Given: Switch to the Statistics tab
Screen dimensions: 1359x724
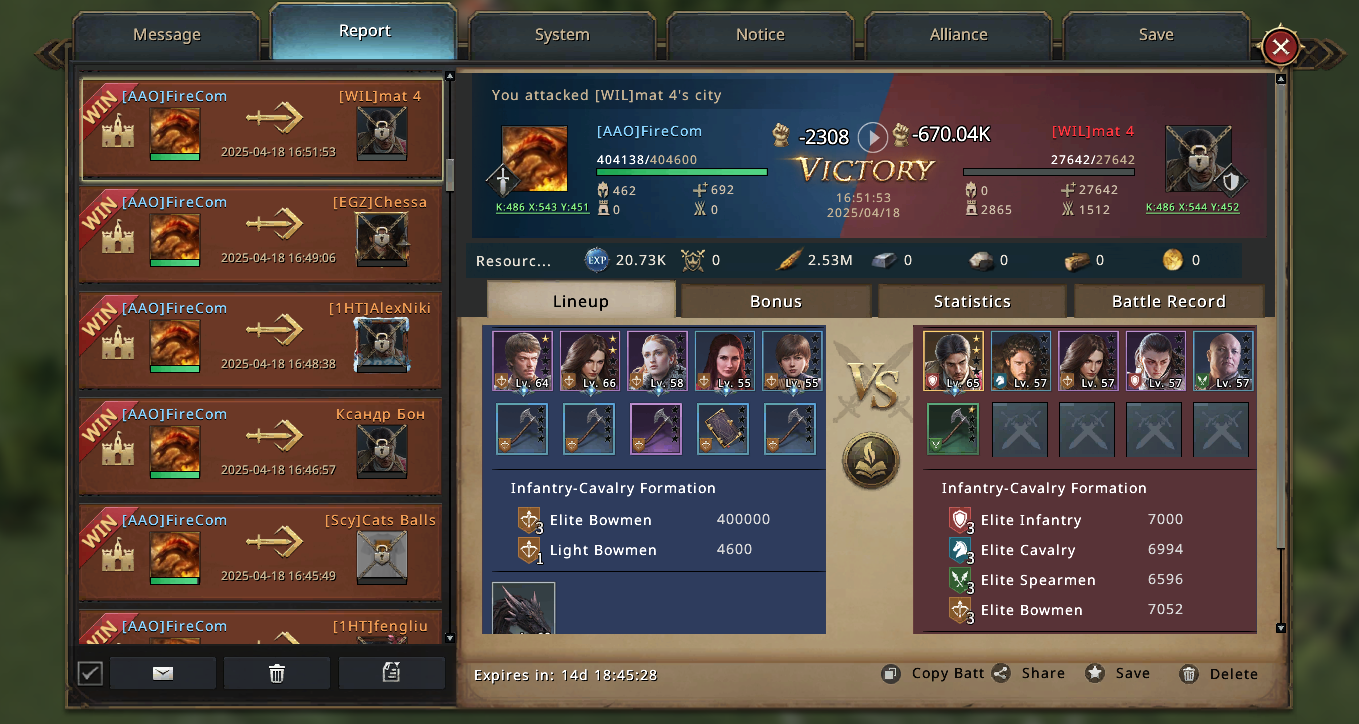Looking at the screenshot, I should (x=972, y=301).
